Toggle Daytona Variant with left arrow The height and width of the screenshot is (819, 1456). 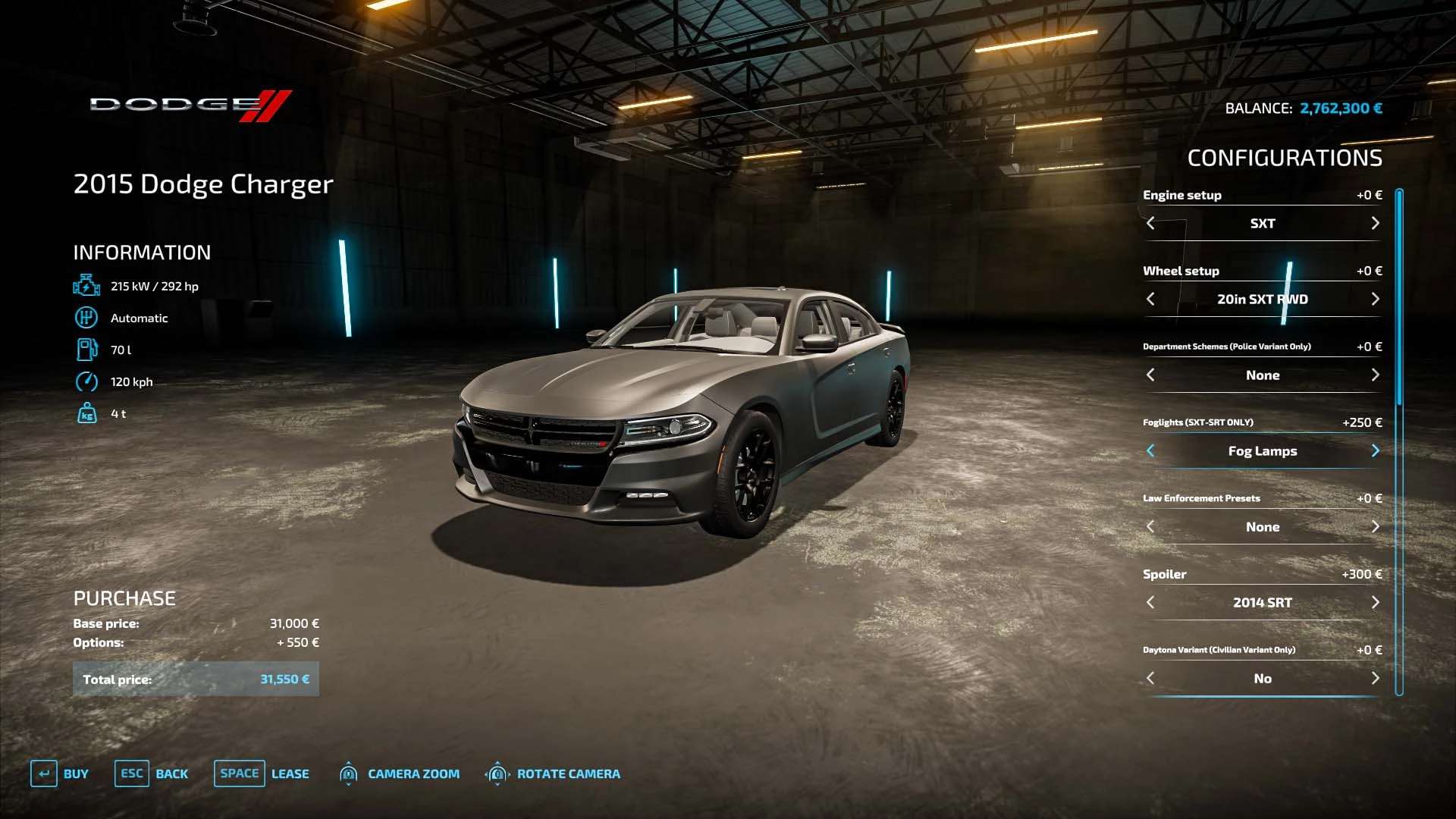coord(1150,678)
